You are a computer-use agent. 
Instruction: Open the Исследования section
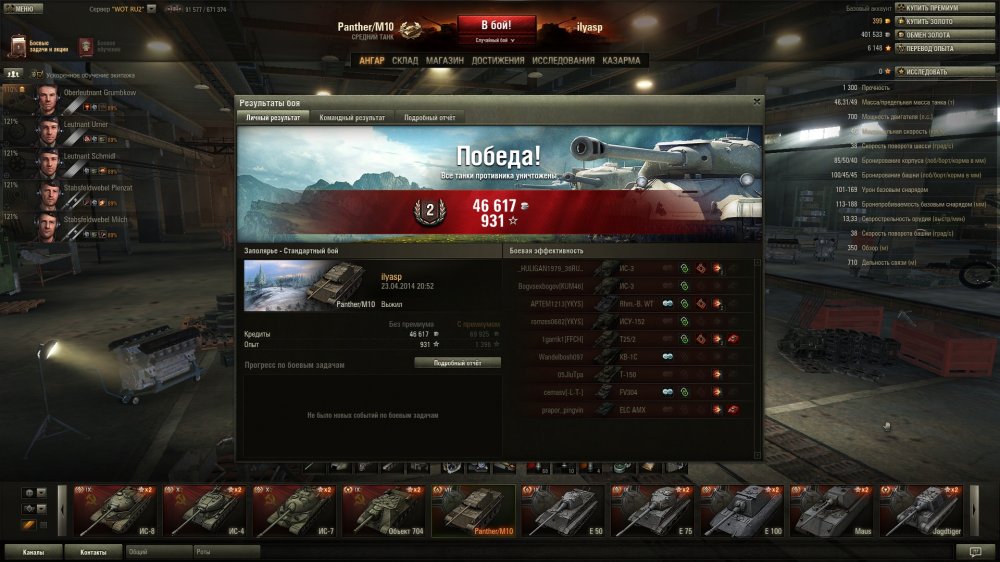tap(563, 60)
